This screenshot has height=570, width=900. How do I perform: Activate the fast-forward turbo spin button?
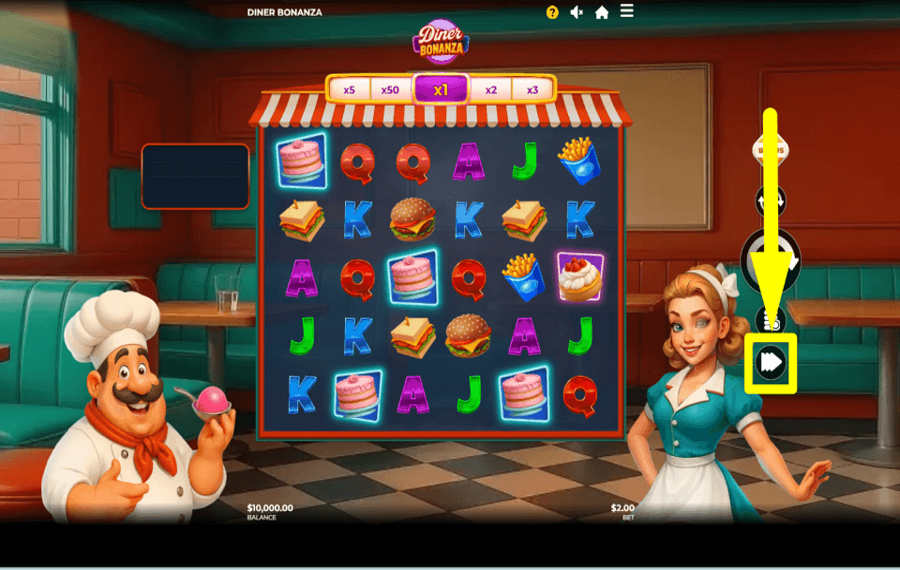[771, 362]
